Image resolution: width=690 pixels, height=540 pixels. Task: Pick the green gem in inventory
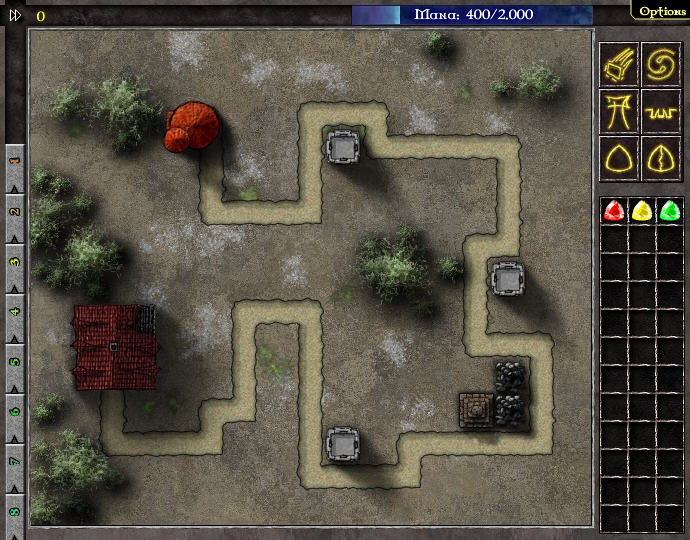pos(669,211)
